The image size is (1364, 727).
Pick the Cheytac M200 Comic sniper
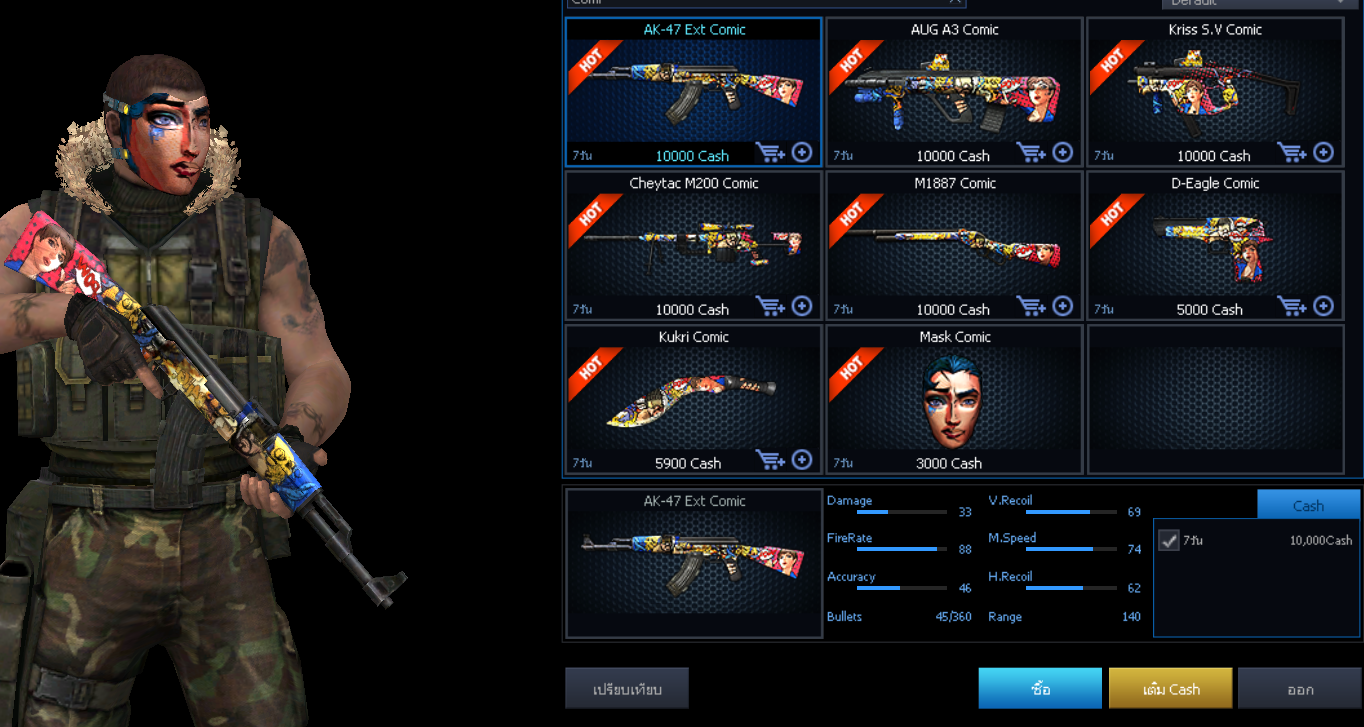click(x=693, y=245)
